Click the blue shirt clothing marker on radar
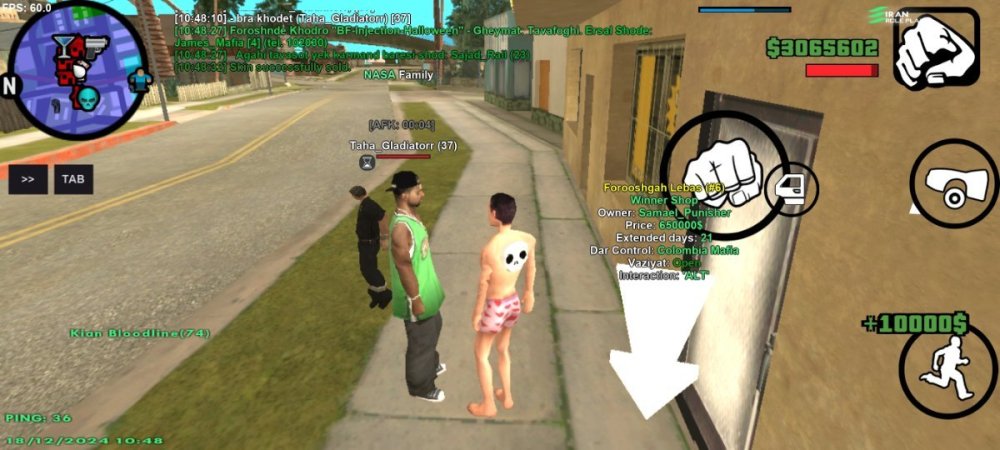1000x450 pixels. click(139, 78)
